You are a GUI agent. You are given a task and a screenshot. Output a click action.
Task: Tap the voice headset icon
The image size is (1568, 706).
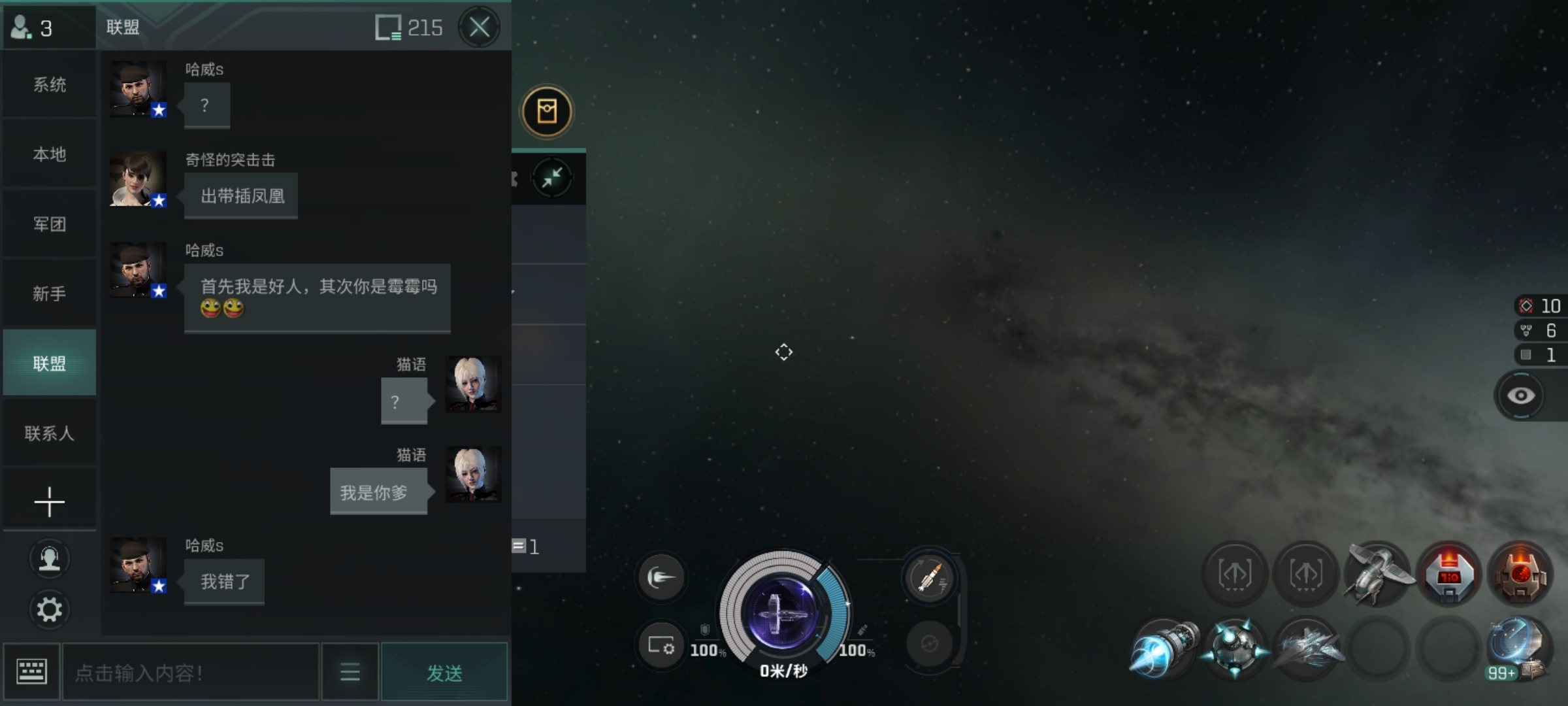click(50, 559)
